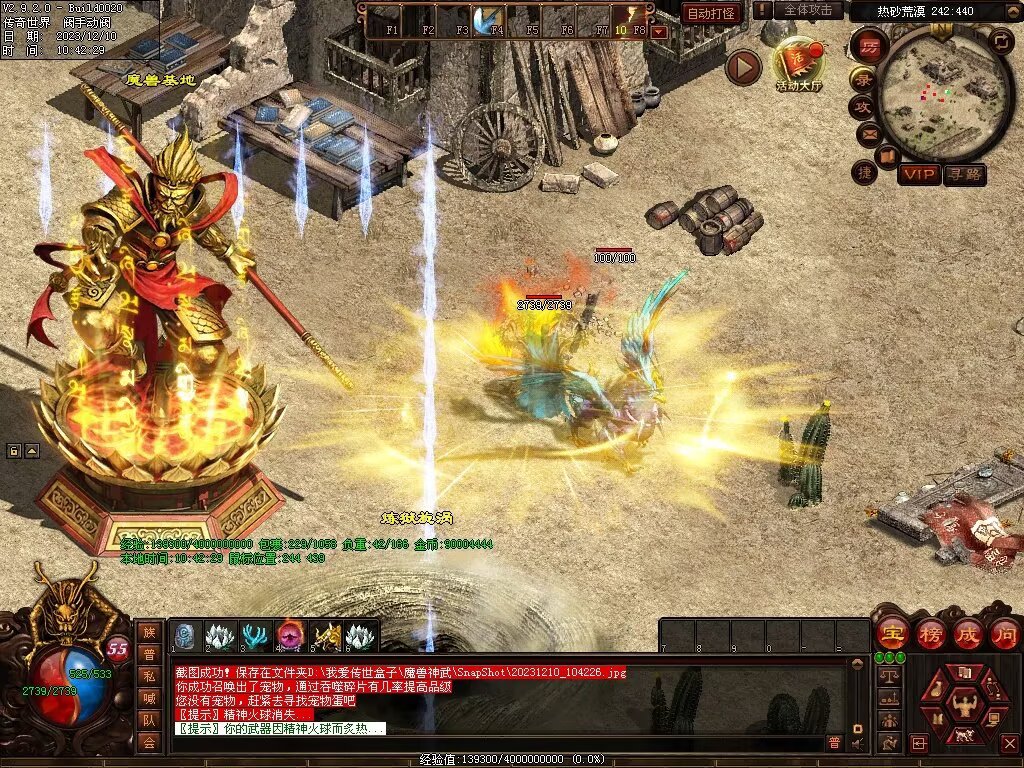Switch to the 喊 shout chat channel

tap(149, 698)
